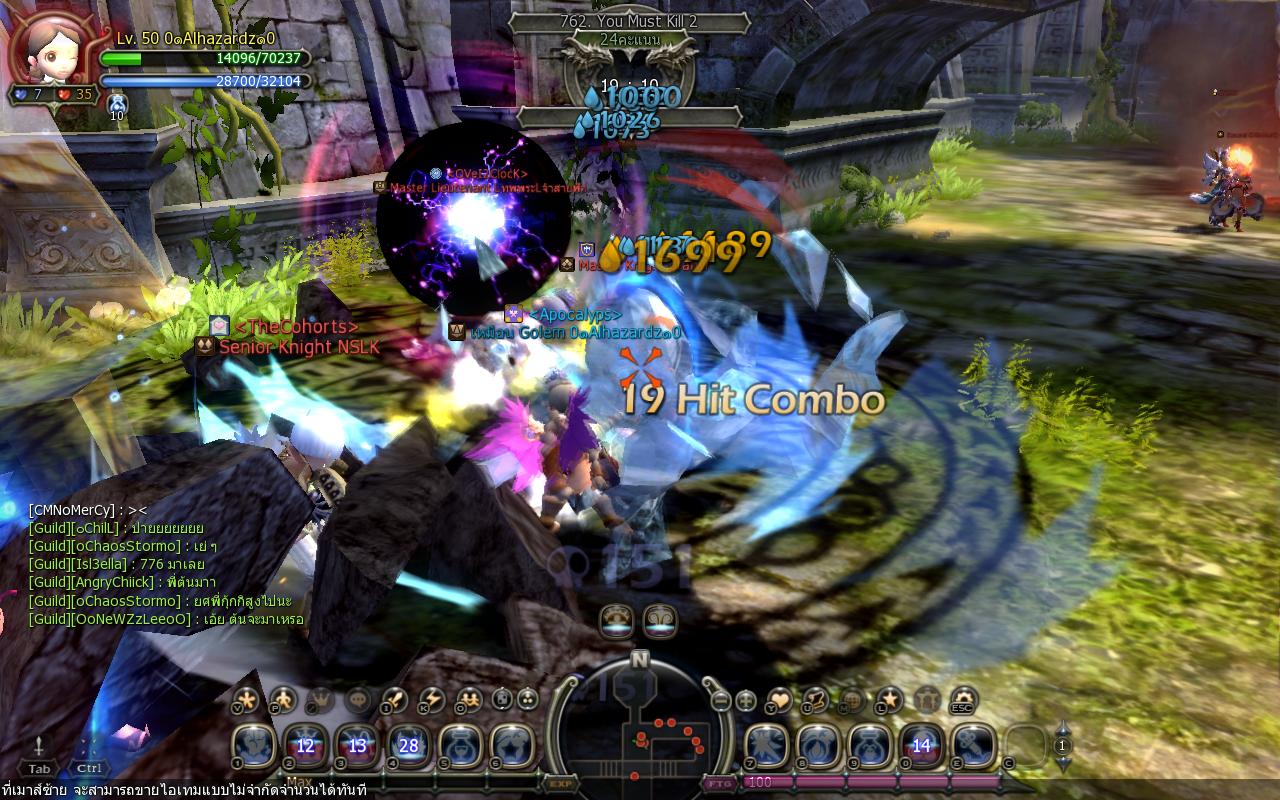Screen dimensions: 1280x800
Task: Open the star menu icon
Action: tap(890, 700)
